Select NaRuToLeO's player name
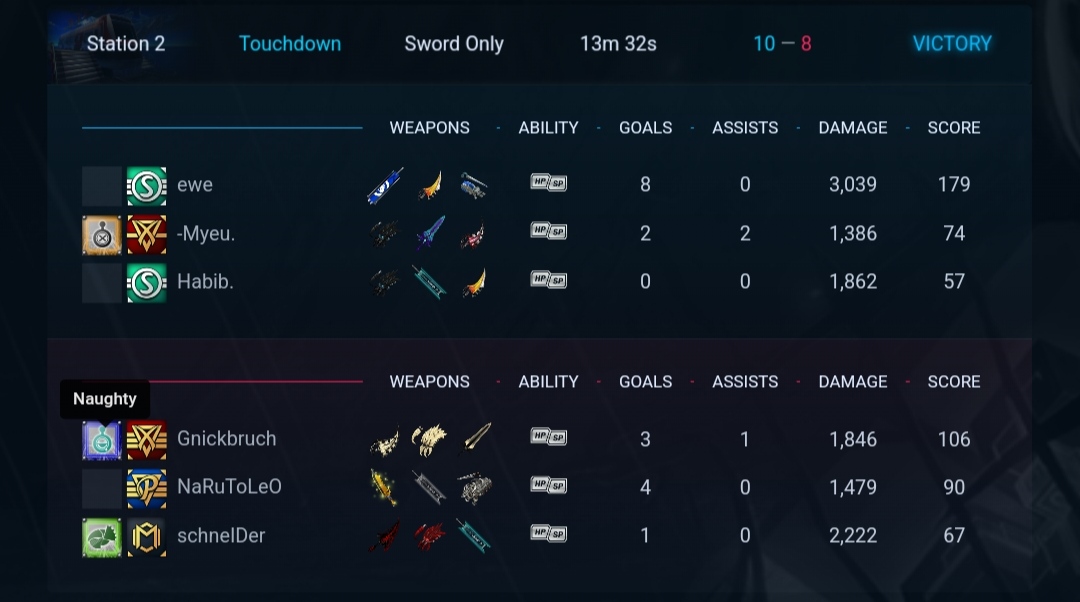The height and width of the screenshot is (602, 1080). (229, 487)
